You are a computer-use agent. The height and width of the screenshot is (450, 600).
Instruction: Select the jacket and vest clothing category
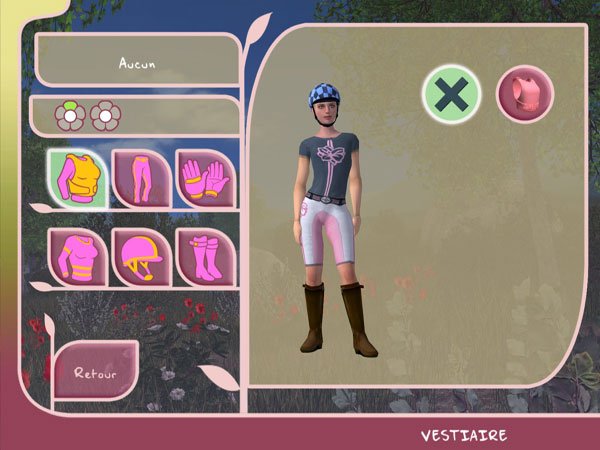pyautogui.click(x=77, y=178)
